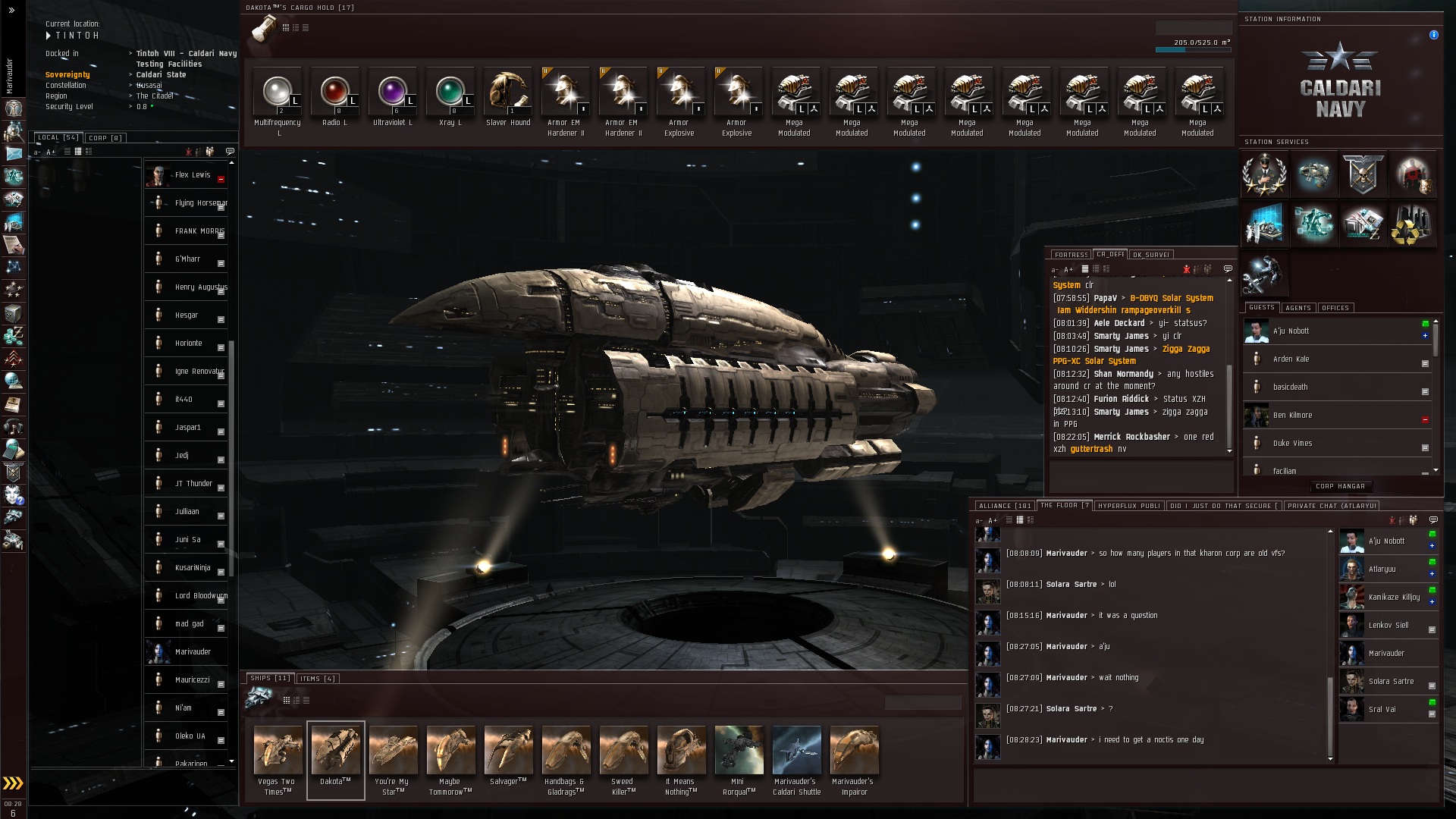Select Flex Lewis in local list
1456x819 pixels.
pyautogui.click(x=193, y=175)
